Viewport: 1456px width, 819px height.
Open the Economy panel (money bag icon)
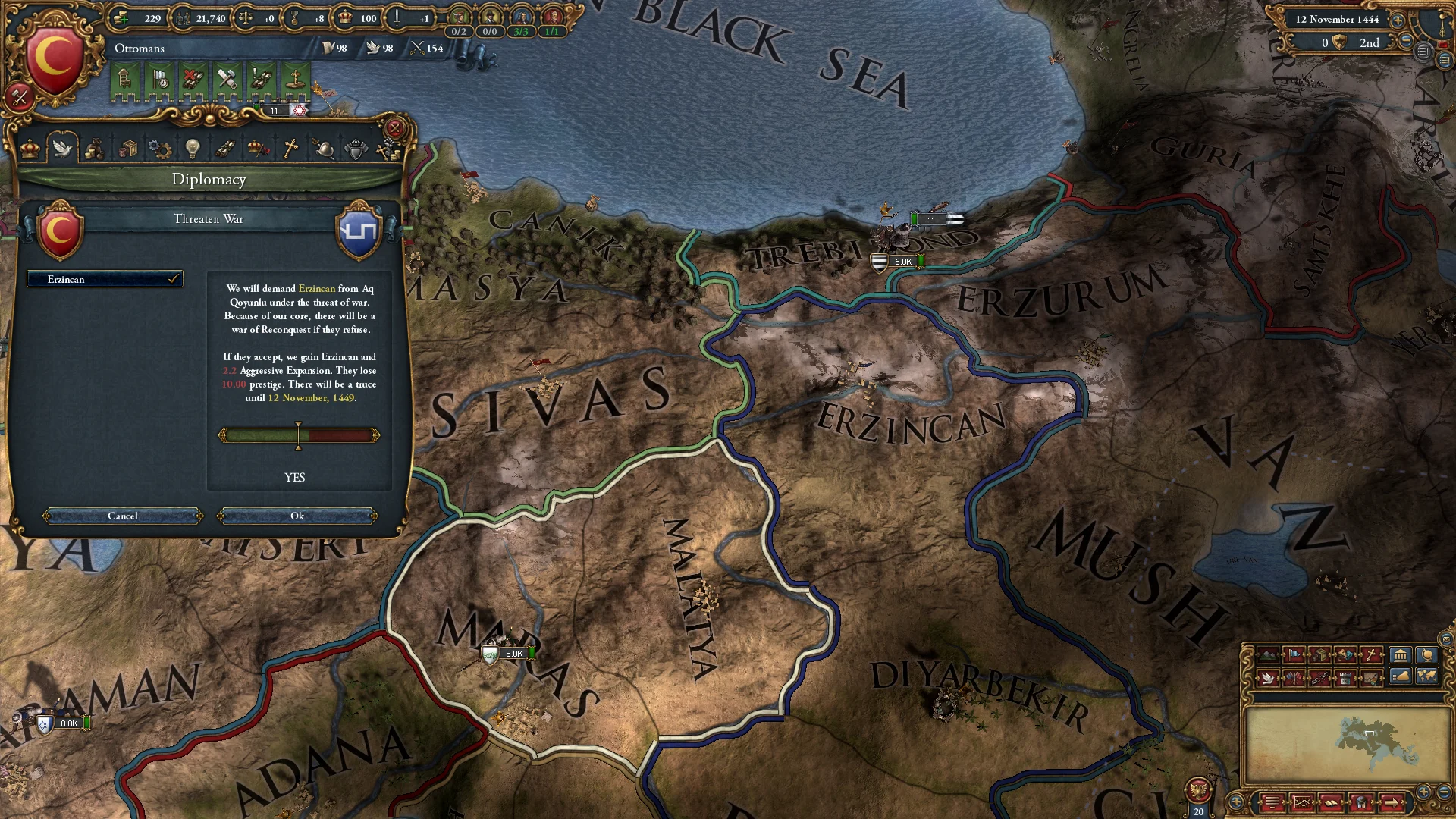tap(96, 149)
